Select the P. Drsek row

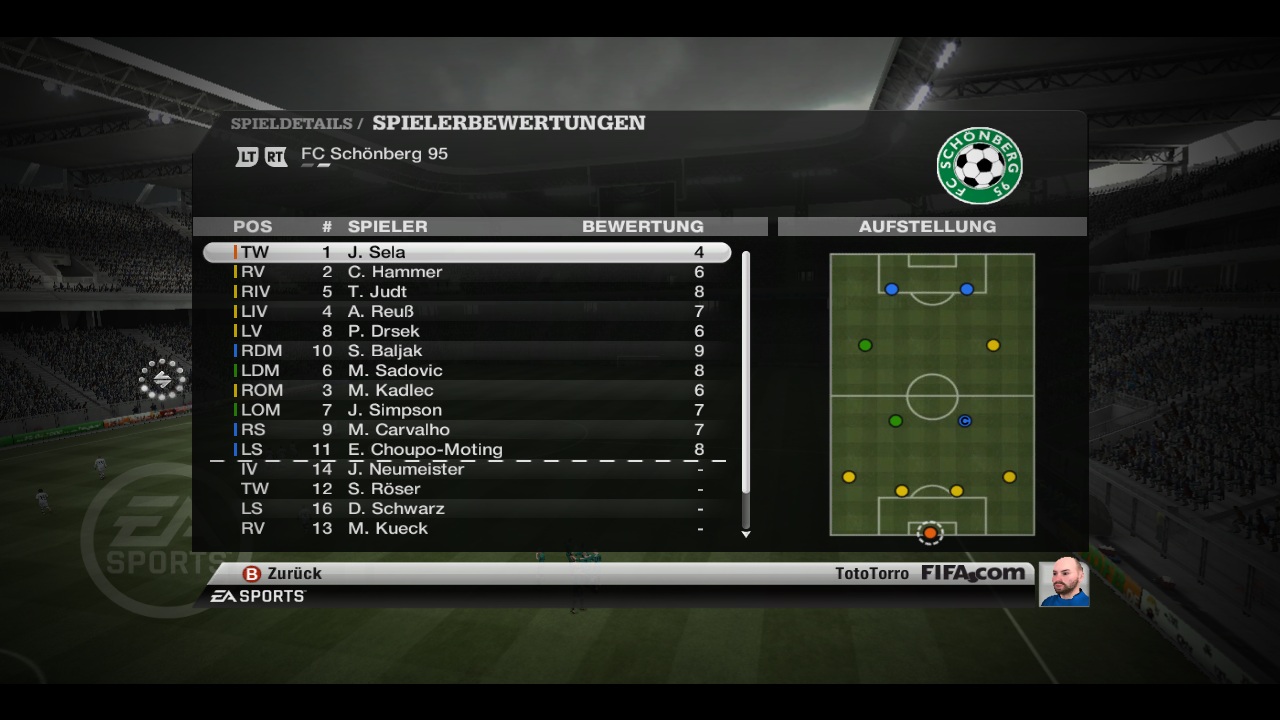467,331
